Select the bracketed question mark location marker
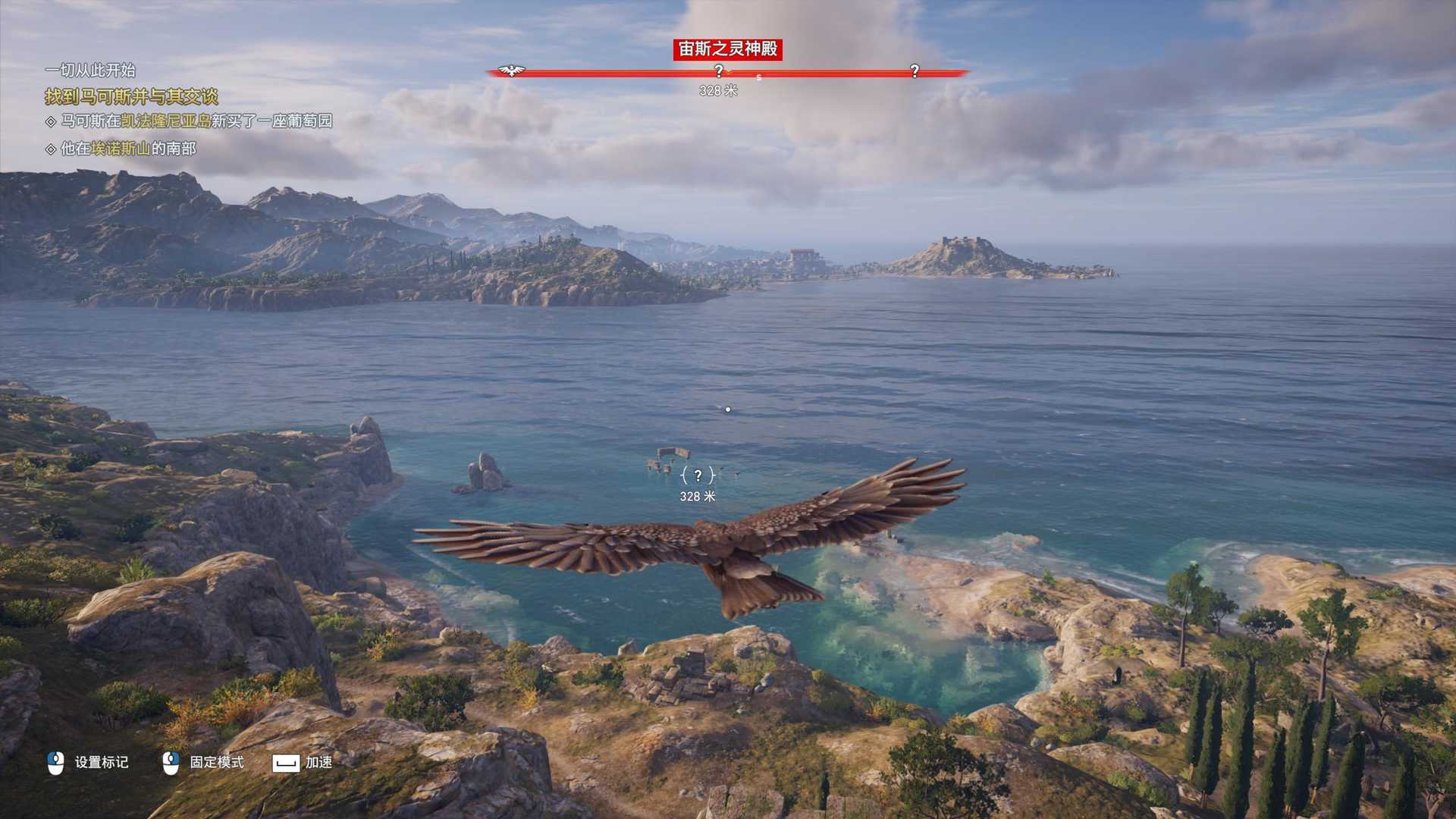 coord(698,475)
